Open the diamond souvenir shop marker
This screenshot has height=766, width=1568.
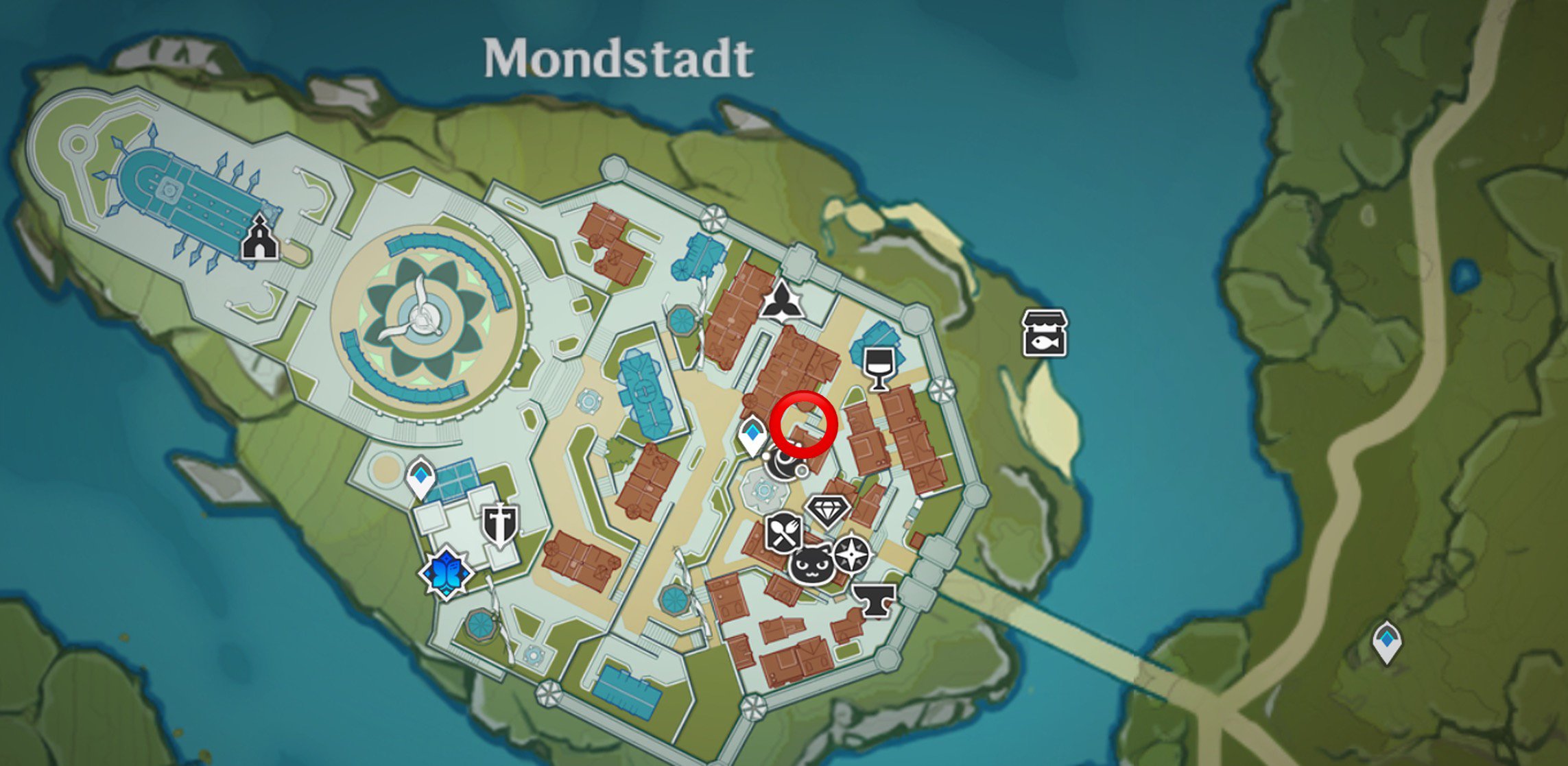point(828,511)
